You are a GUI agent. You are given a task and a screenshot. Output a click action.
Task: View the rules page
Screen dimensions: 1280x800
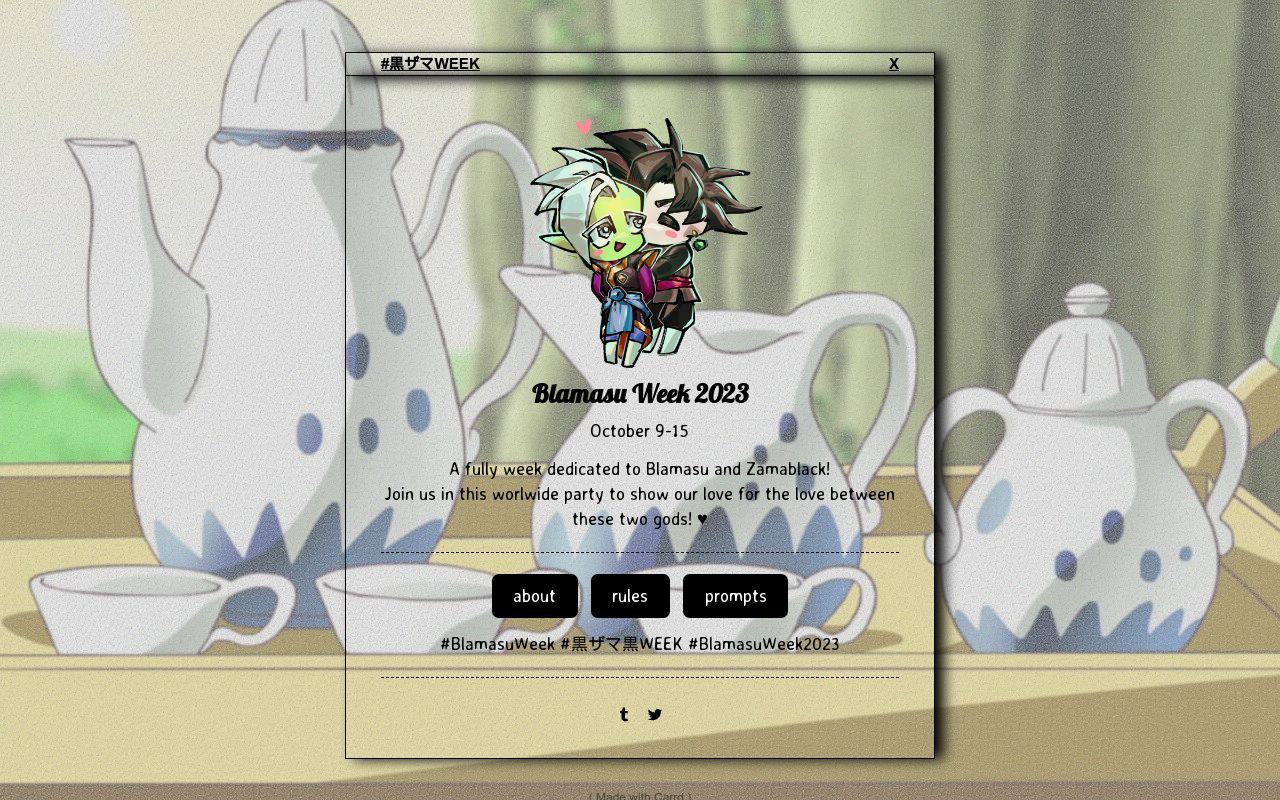630,595
